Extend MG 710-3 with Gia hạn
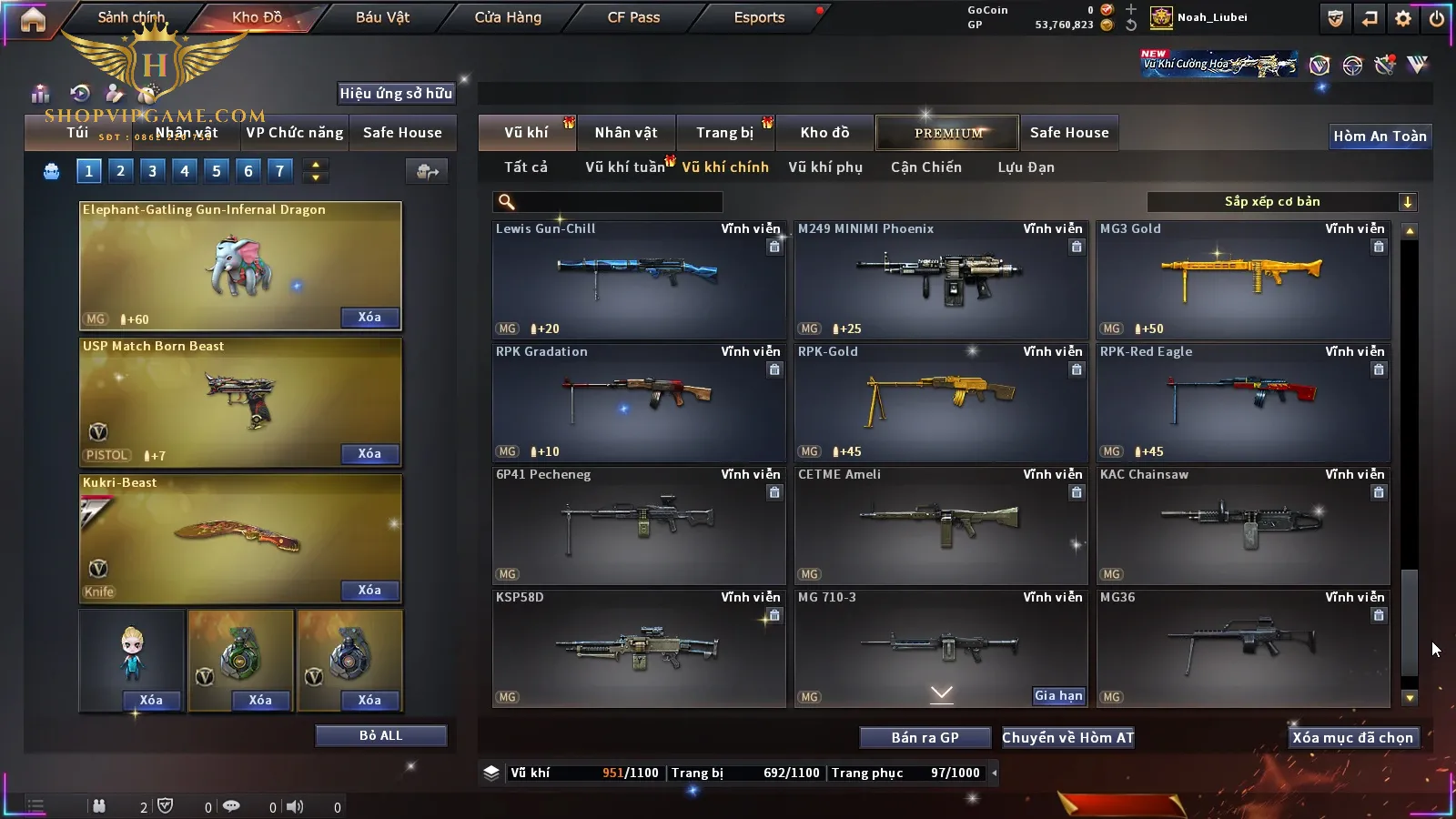 [x=1058, y=696]
